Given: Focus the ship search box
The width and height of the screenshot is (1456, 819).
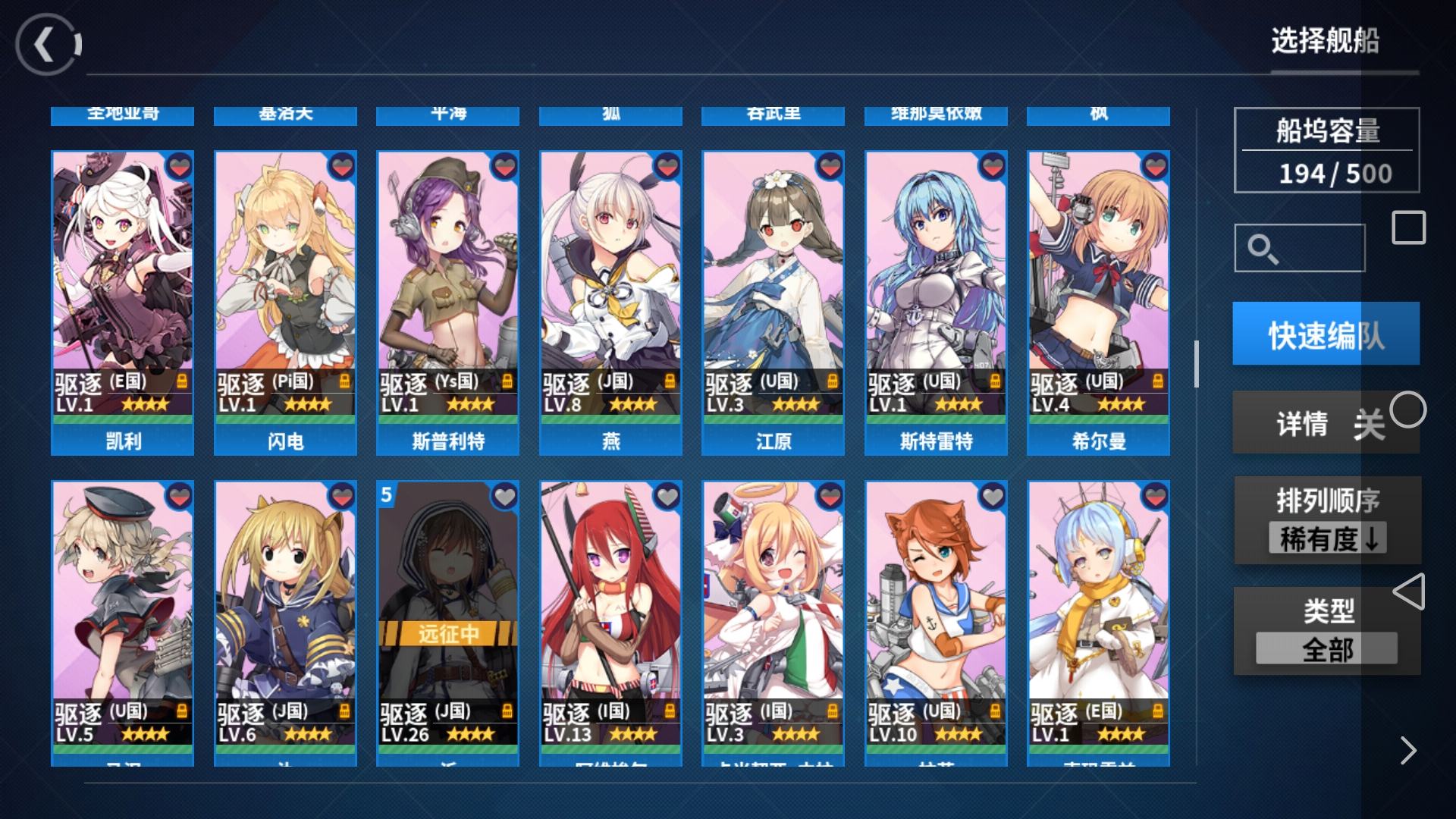Looking at the screenshot, I should pos(1300,248).
